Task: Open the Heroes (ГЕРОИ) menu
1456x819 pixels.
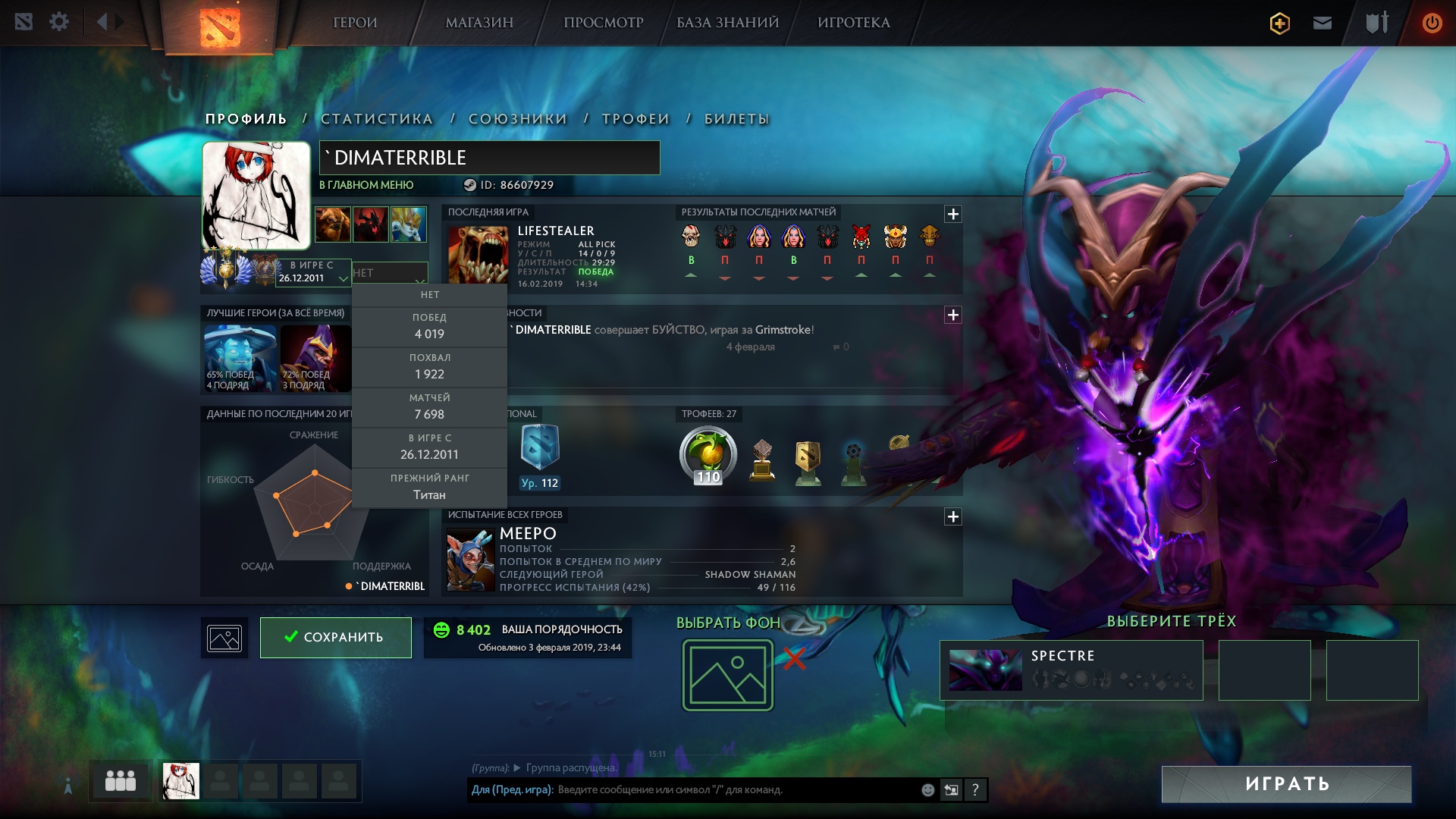Action: (x=355, y=23)
